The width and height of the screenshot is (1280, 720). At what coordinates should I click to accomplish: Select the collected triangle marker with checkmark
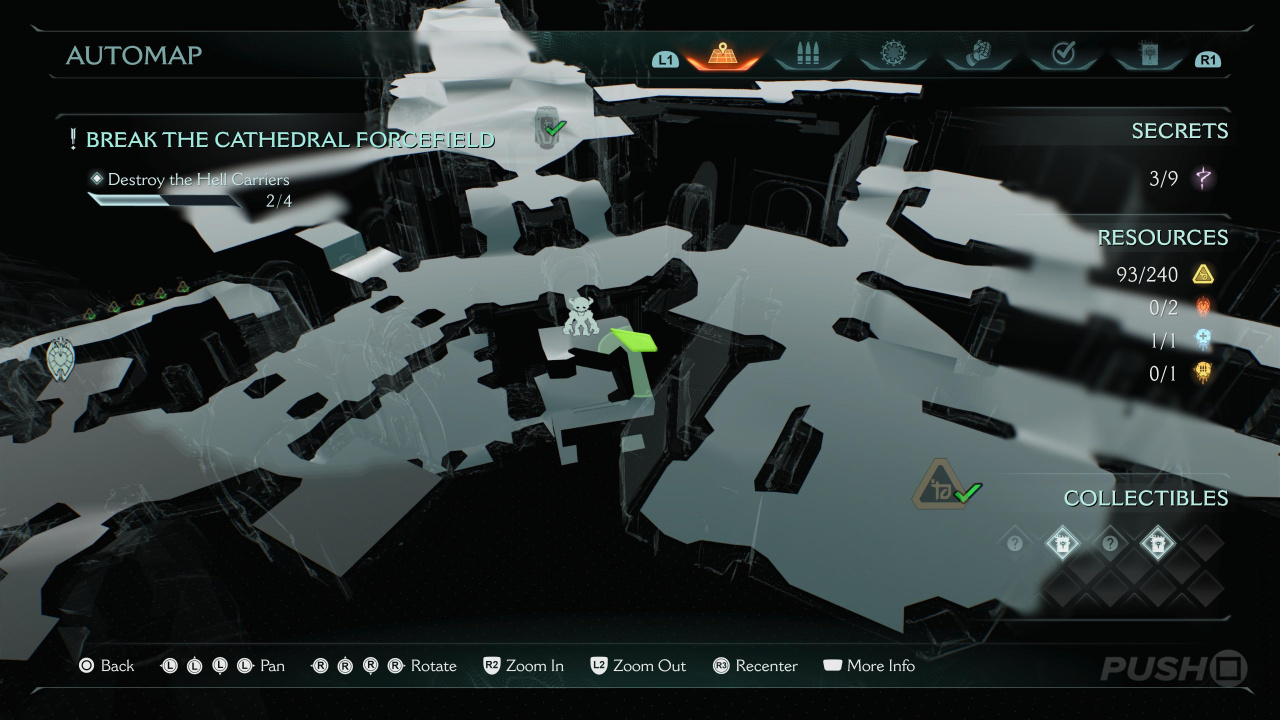coord(942,487)
